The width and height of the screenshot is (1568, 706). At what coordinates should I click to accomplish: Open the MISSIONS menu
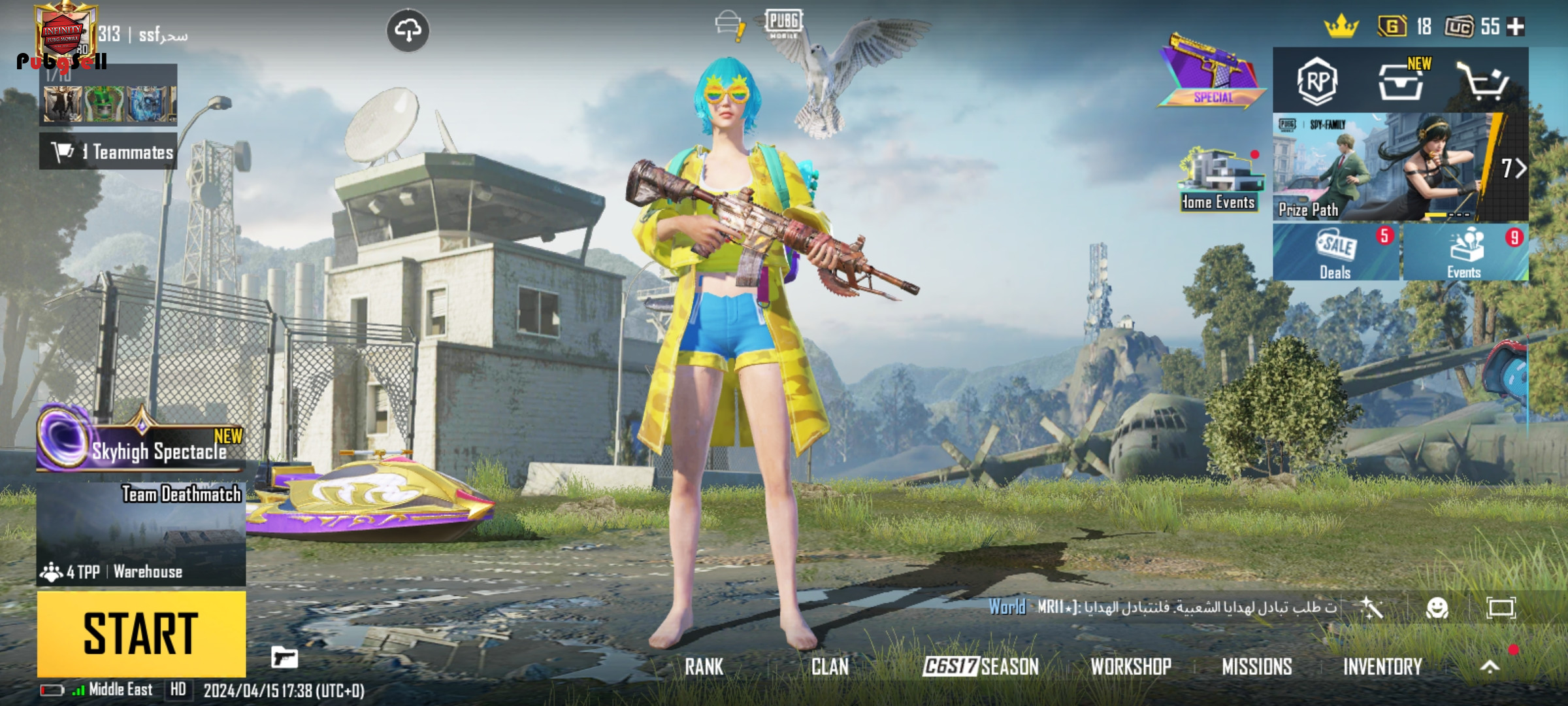1257,667
